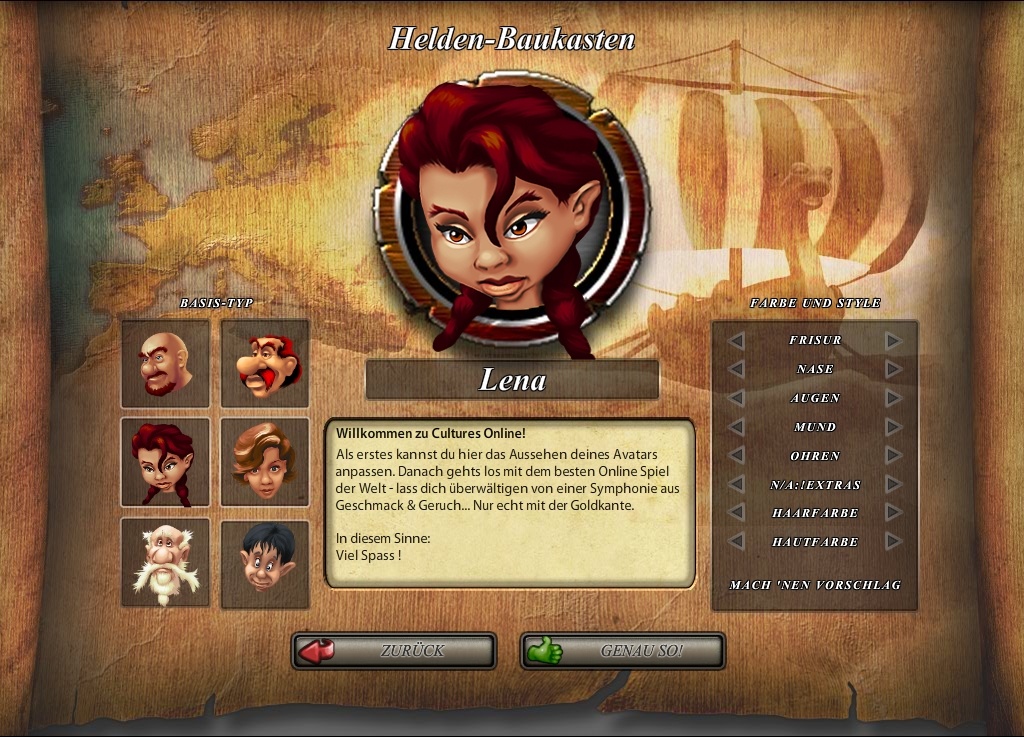Switch to next Frisur with right arrow
Viewport: 1024px width, 737px height.
[893, 341]
